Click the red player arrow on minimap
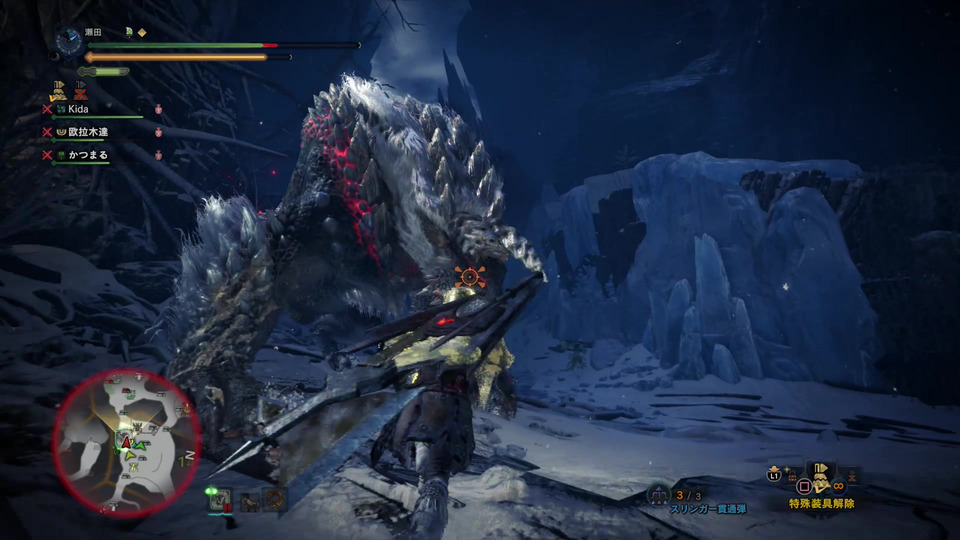The width and height of the screenshot is (960, 540). tap(127, 440)
